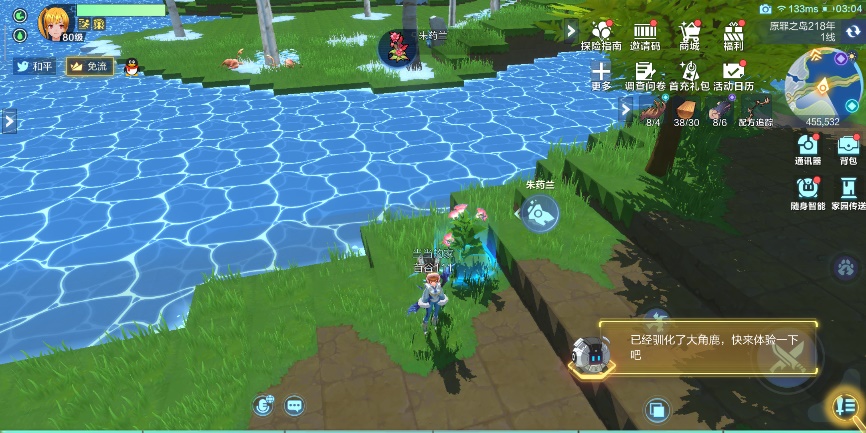Open the 首充礼包 first-recharge pack
The width and height of the screenshot is (866, 433).
pos(689,73)
